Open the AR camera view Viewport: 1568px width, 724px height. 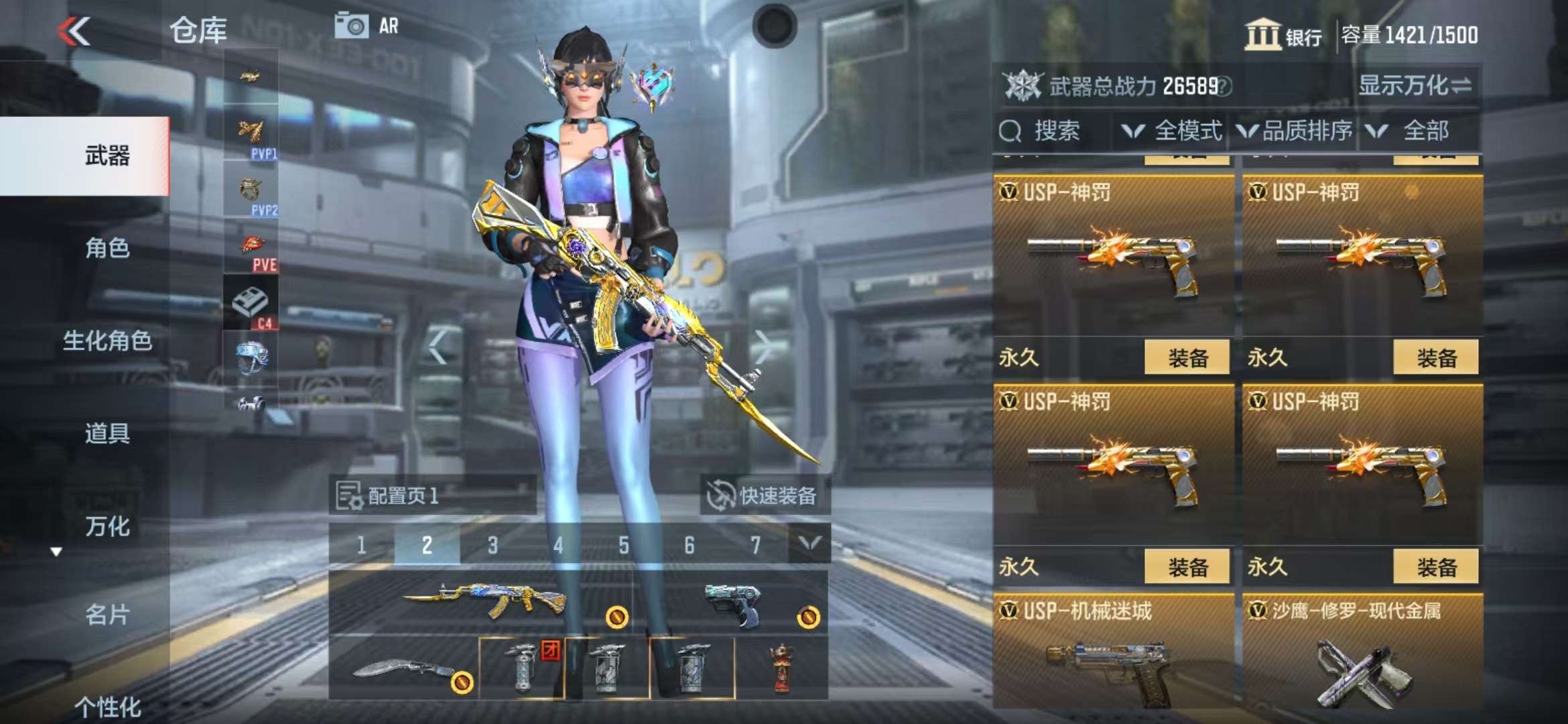[367, 26]
